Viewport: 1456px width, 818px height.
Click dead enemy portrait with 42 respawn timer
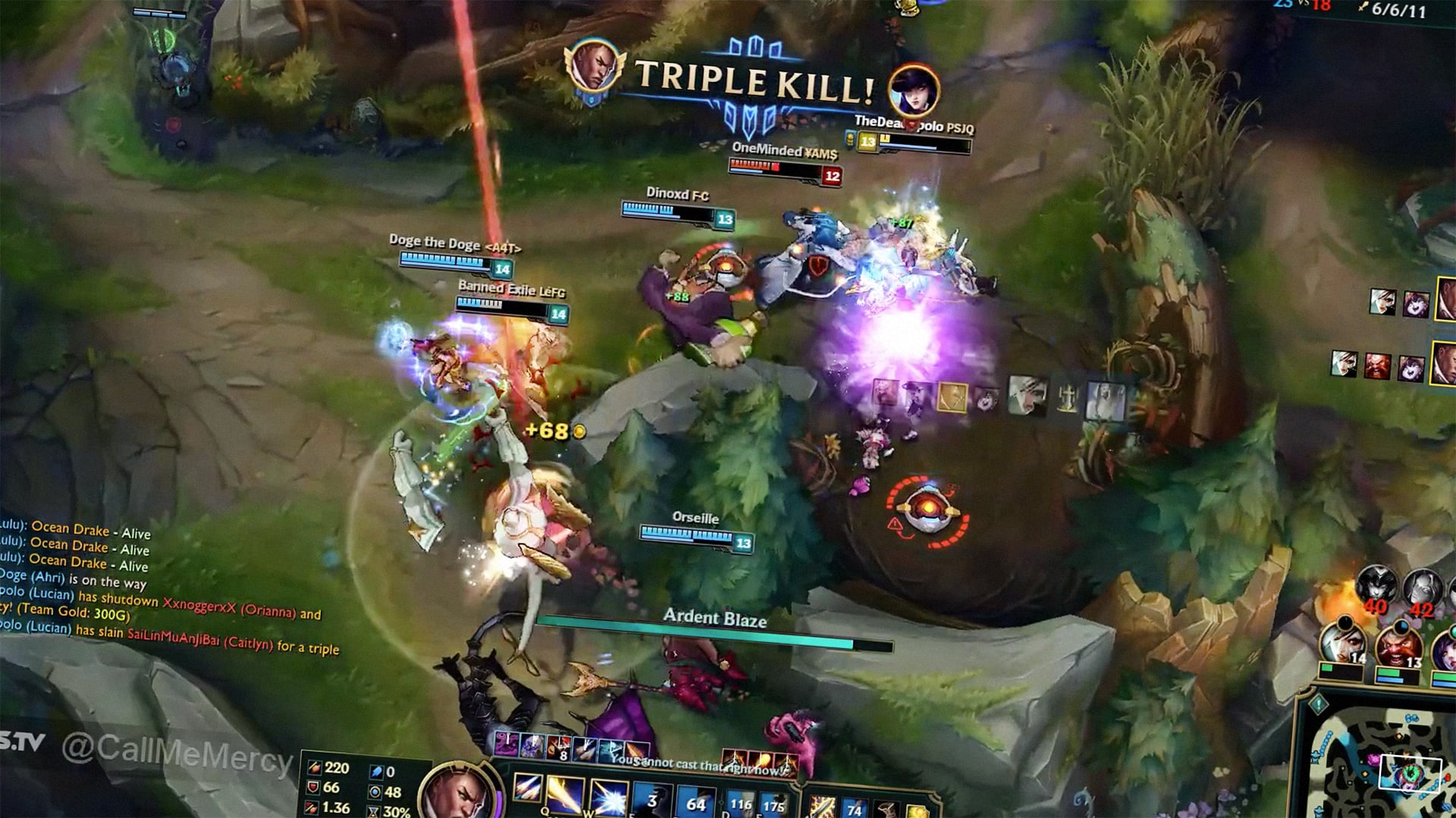[x=1422, y=589]
